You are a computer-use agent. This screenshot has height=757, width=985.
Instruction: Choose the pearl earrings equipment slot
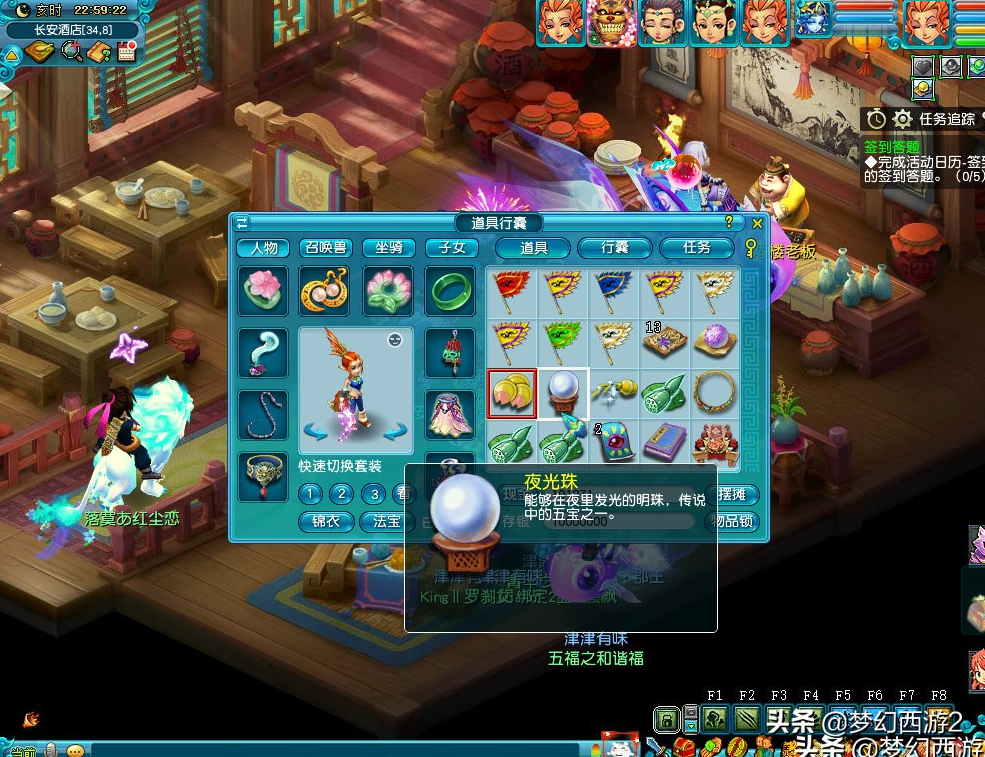click(325, 291)
